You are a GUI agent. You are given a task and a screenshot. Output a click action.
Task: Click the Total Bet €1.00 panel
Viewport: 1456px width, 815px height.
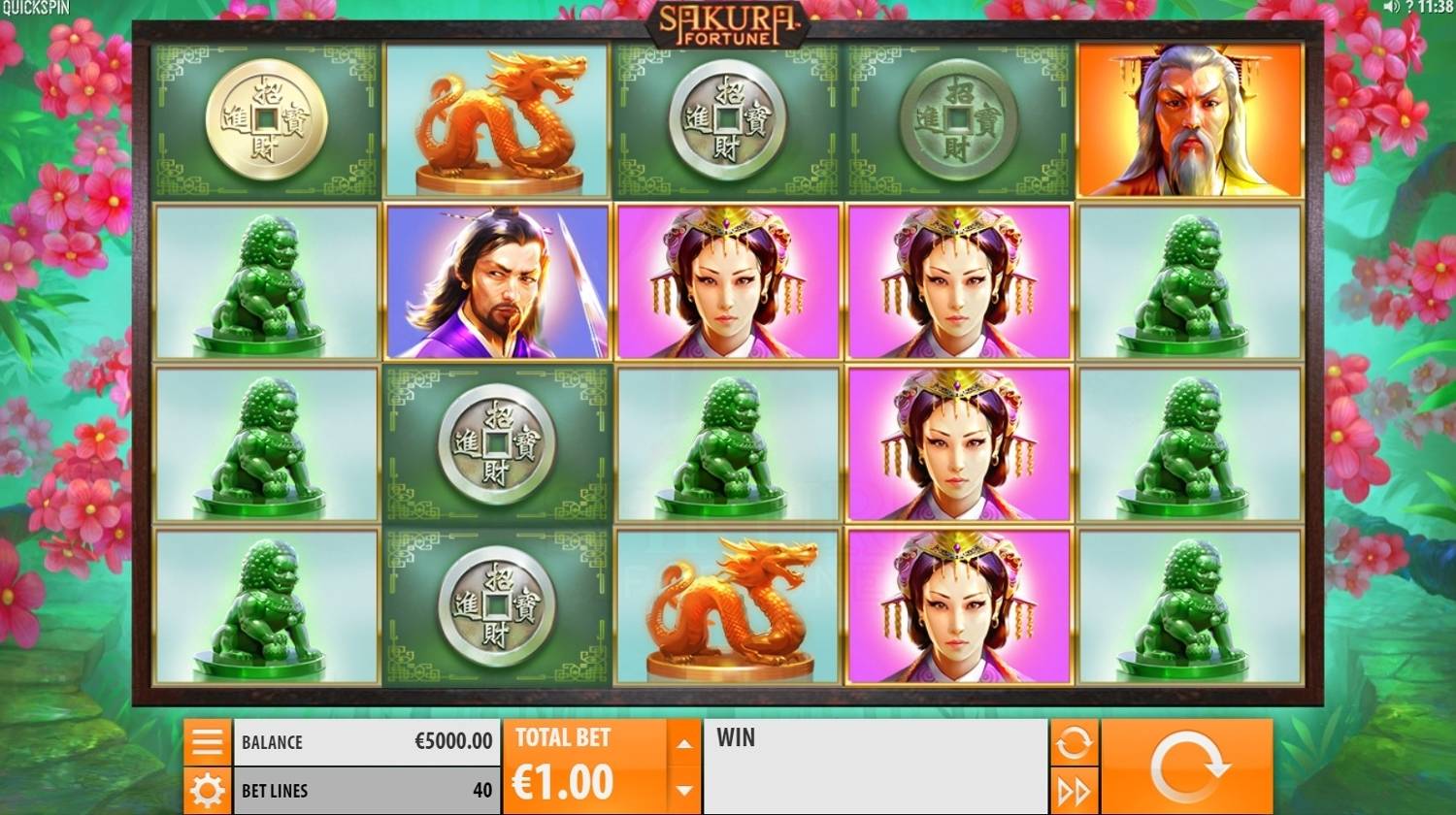[584, 766]
